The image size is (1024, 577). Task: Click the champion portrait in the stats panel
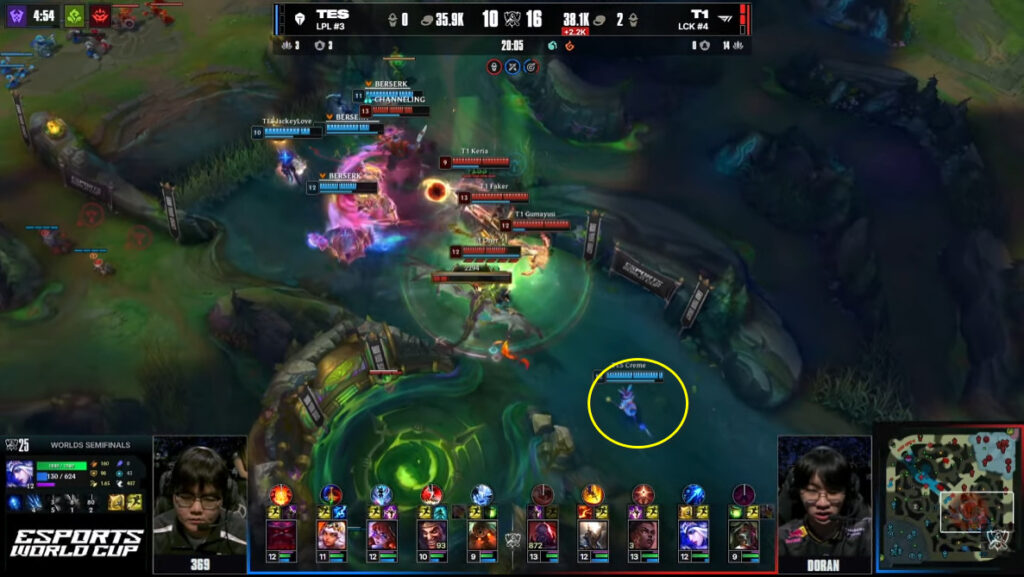click(20, 473)
